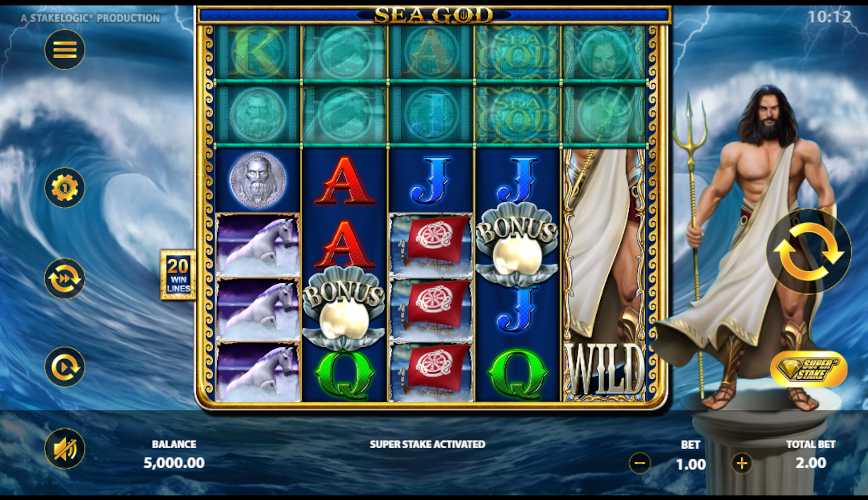This screenshot has height=500, width=868.
Task: Toggle the sound speaker button
Action: point(65,449)
